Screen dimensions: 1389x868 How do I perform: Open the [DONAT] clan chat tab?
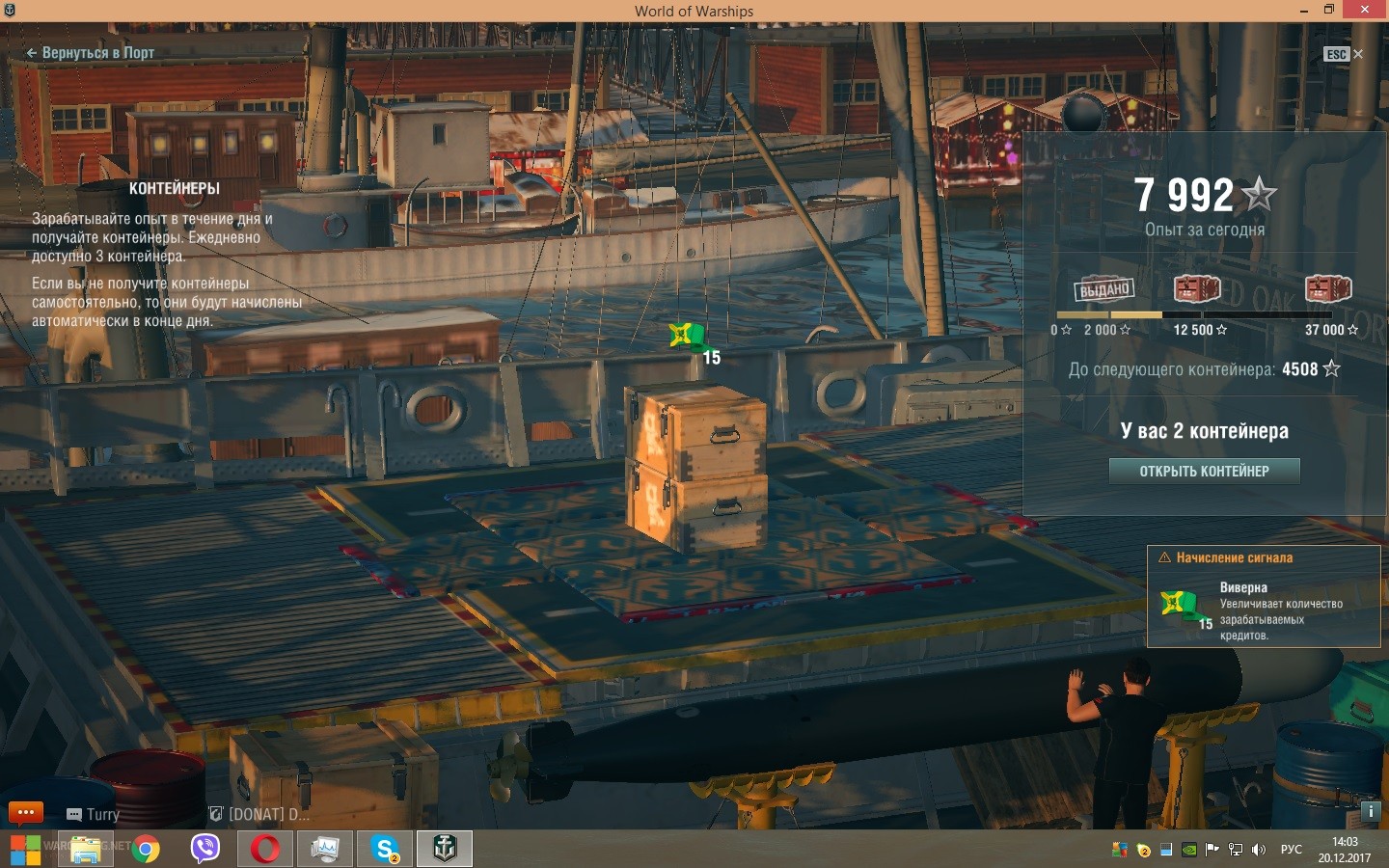(x=260, y=815)
